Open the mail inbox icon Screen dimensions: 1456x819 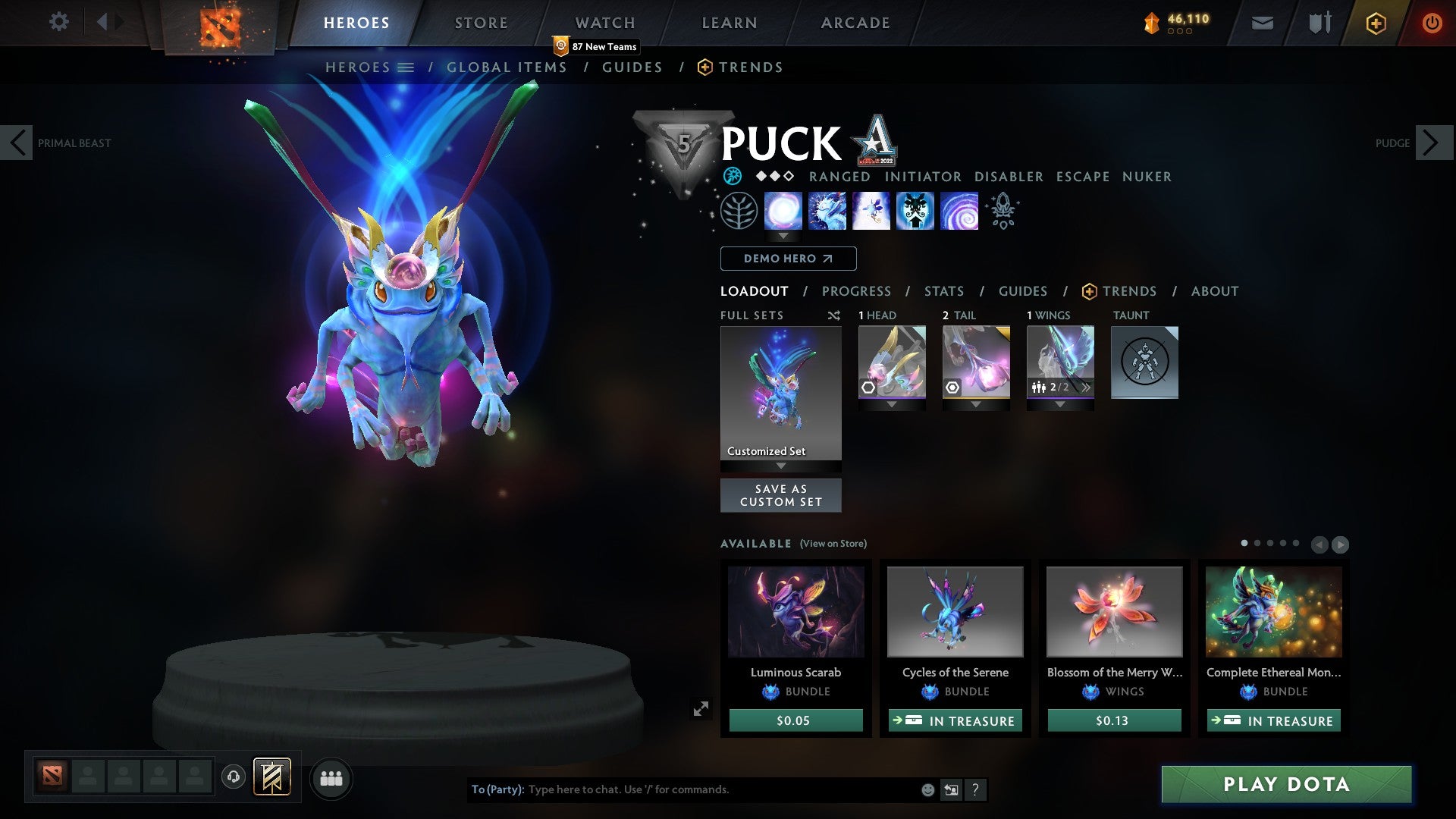click(1263, 23)
